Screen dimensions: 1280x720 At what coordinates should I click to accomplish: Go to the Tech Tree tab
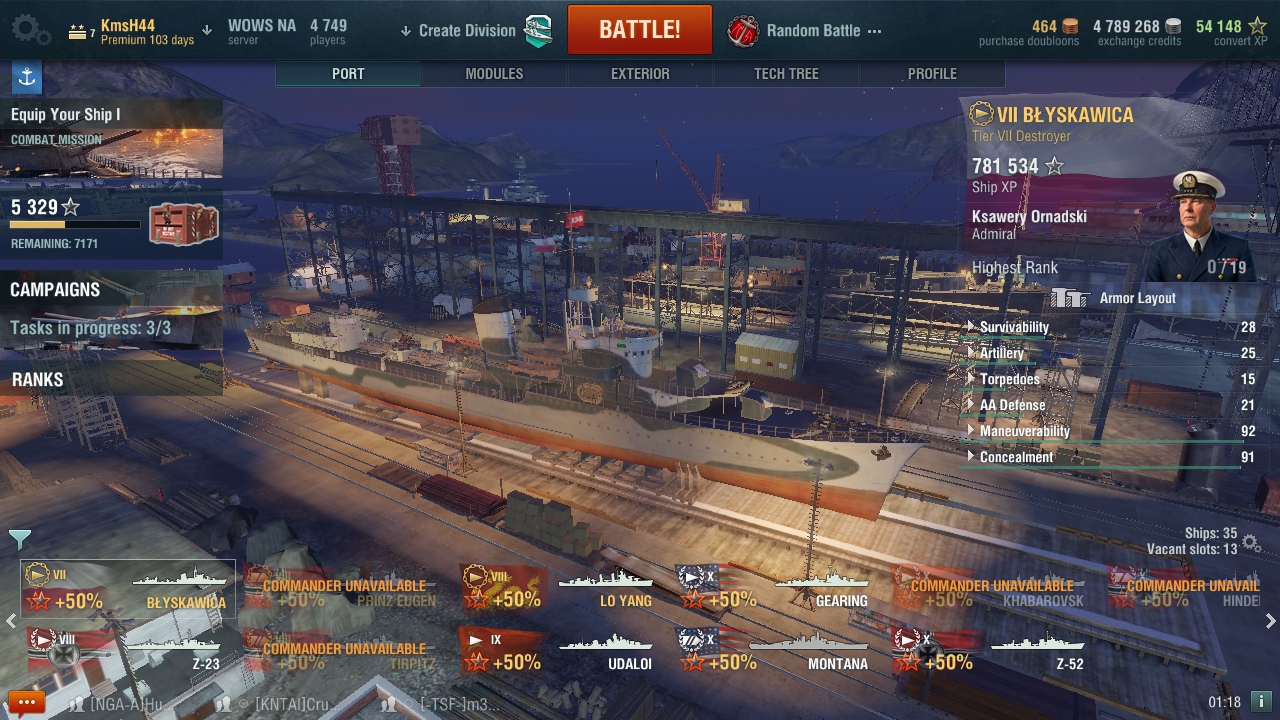point(786,74)
